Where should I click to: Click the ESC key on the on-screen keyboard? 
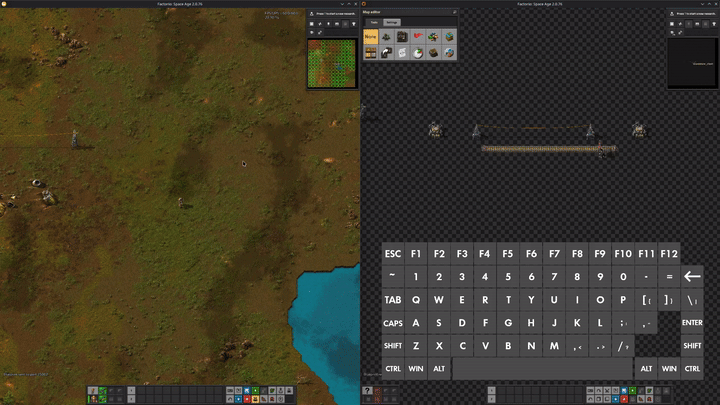point(393,253)
